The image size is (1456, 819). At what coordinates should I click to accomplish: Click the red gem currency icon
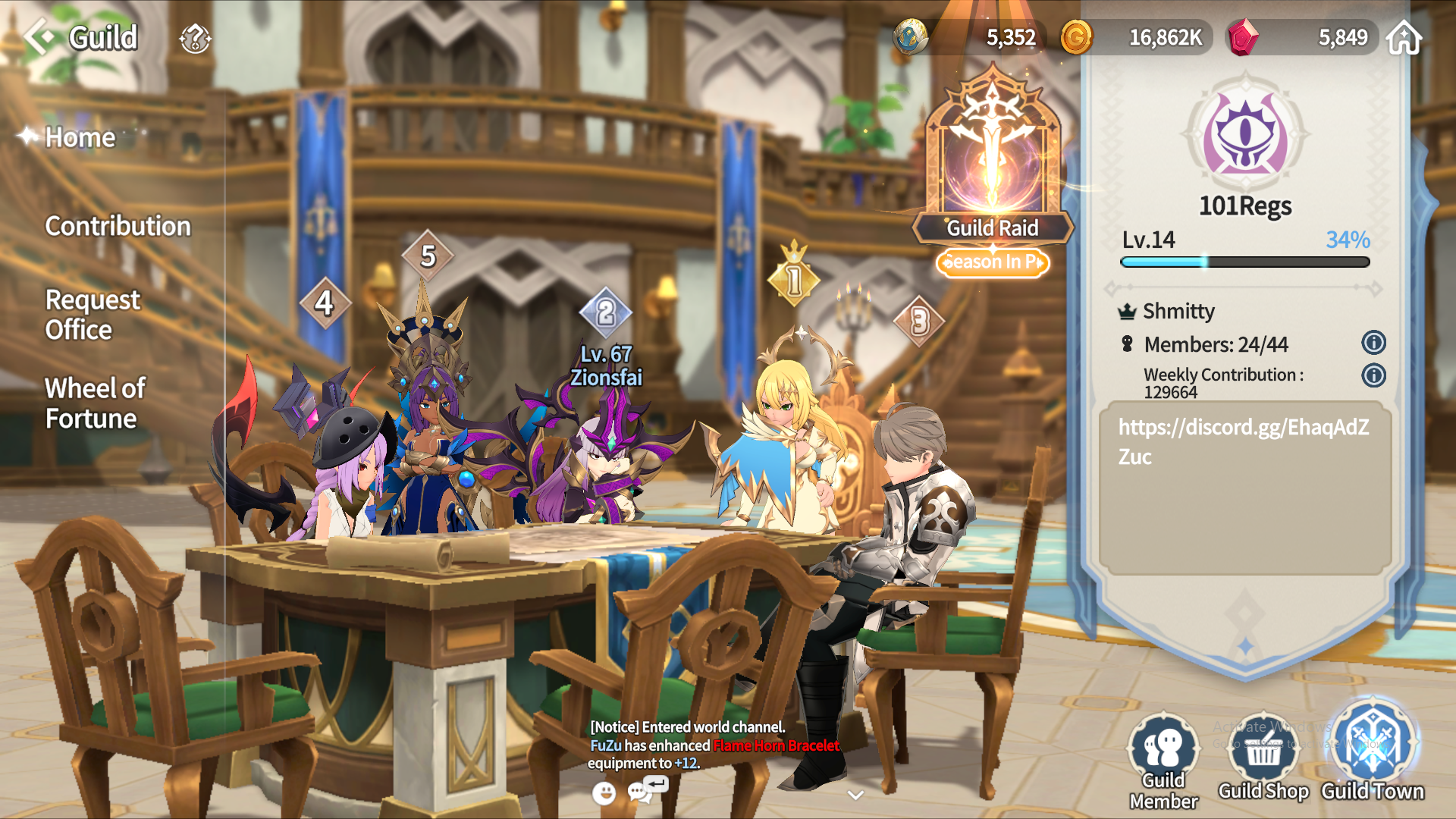(1243, 37)
